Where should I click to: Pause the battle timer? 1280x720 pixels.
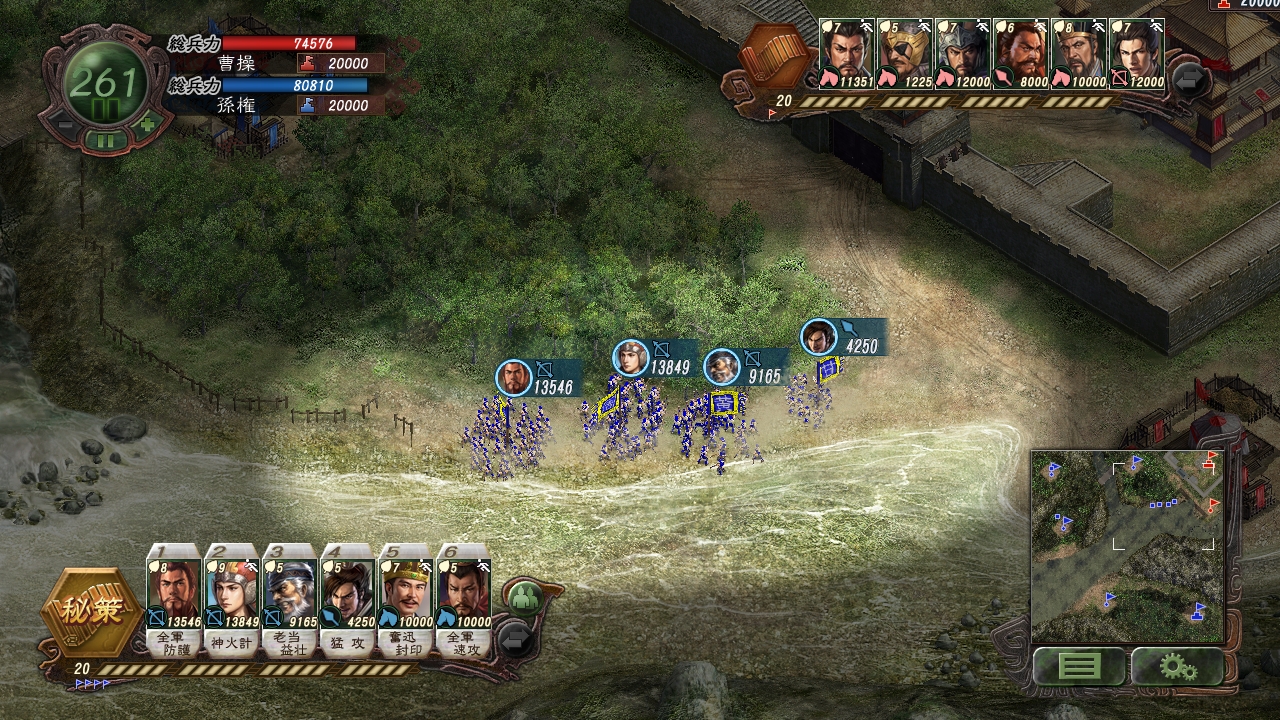[105, 139]
